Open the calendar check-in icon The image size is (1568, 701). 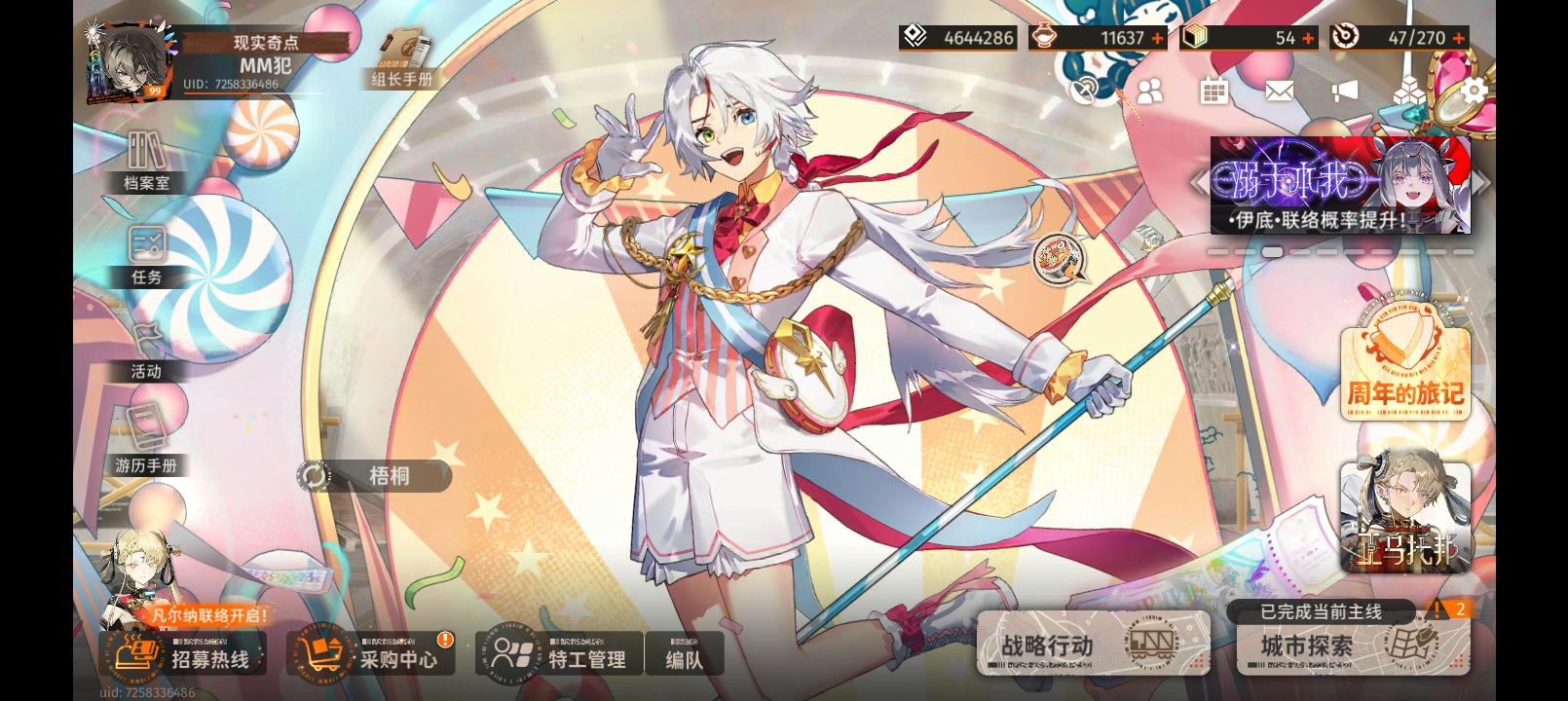(x=1213, y=90)
